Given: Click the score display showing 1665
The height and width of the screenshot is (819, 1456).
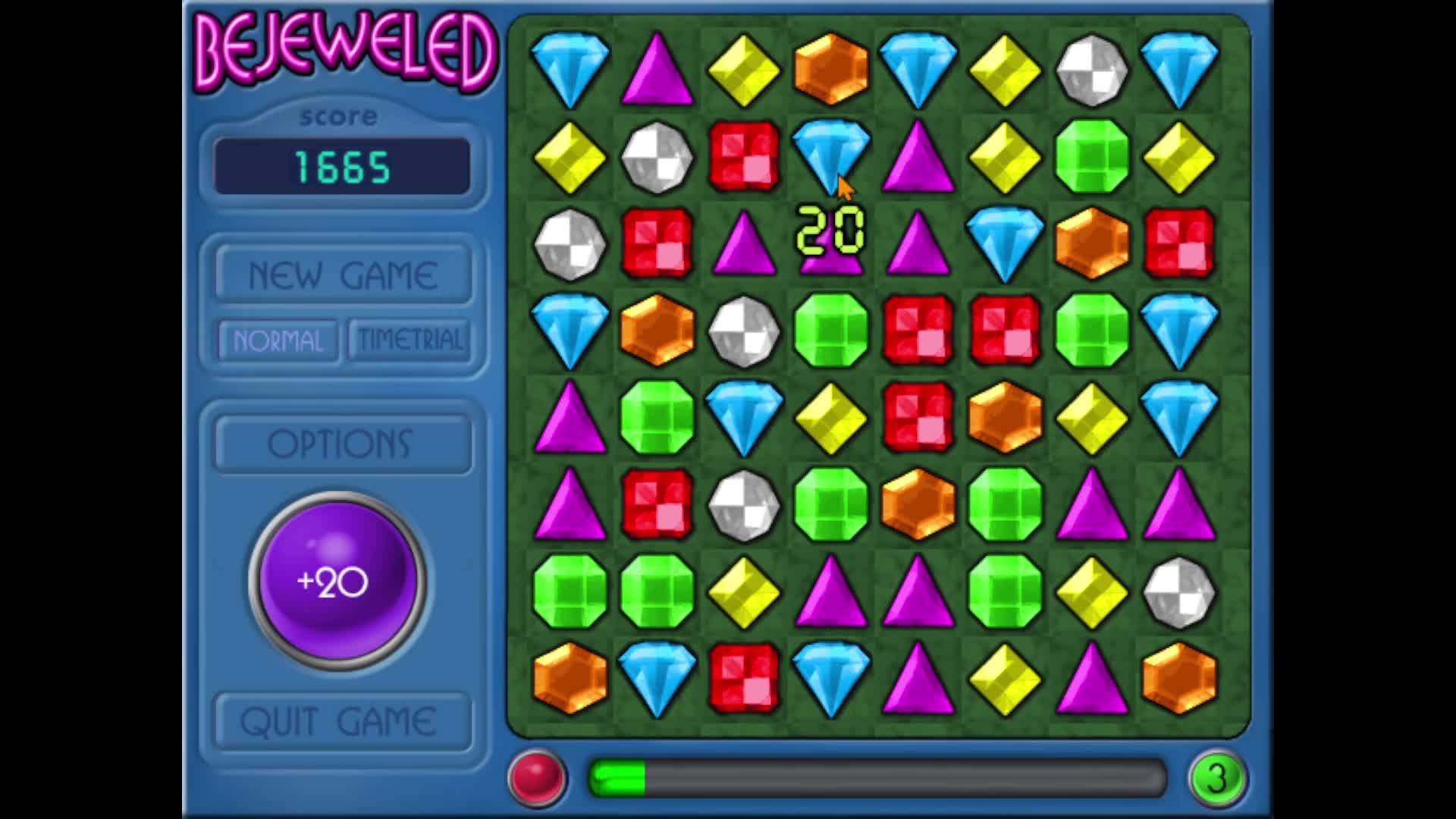Looking at the screenshot, I should (x=341, y=165).
